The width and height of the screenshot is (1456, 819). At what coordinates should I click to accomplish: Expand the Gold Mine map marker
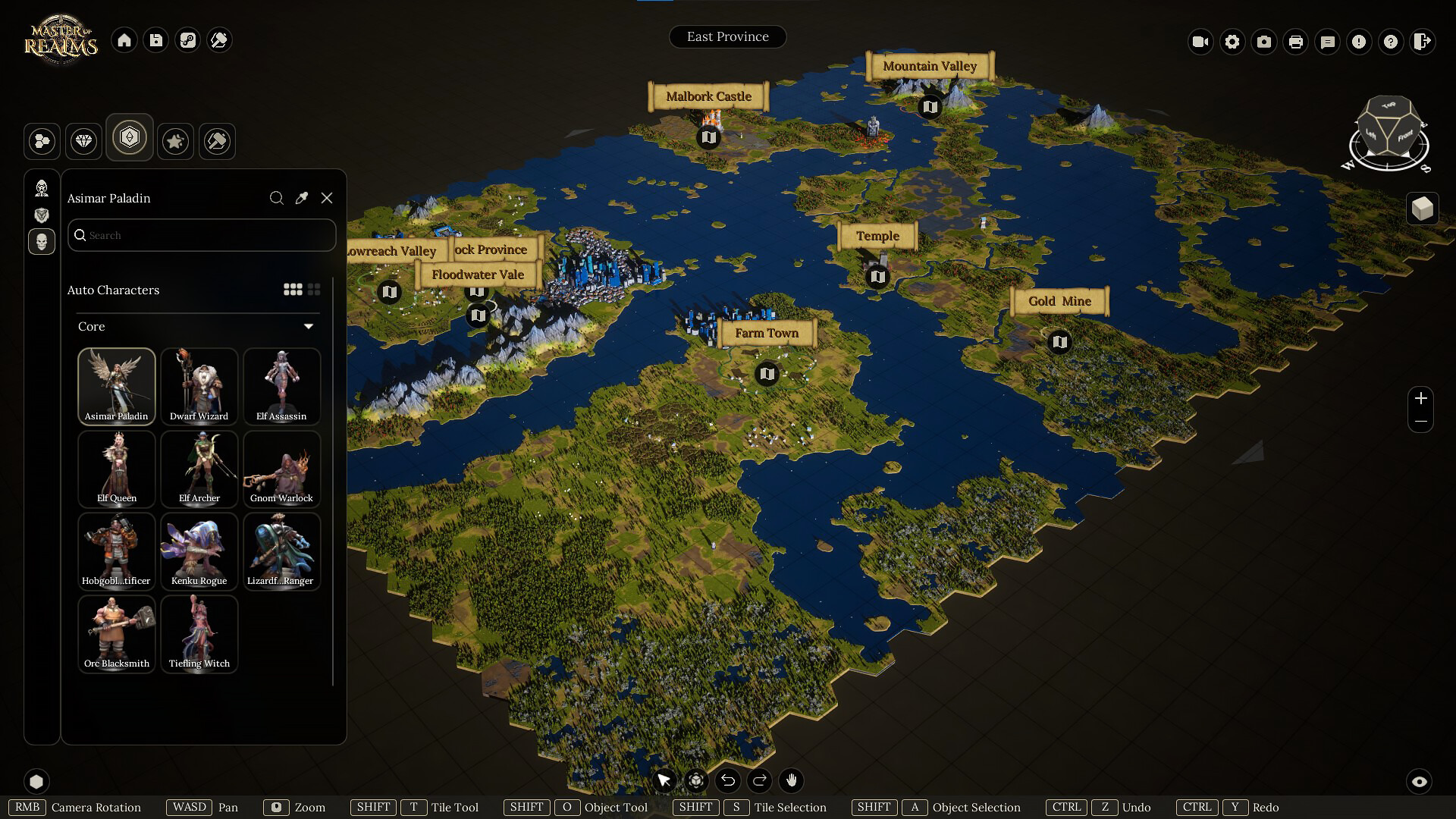pos(1059,341)
